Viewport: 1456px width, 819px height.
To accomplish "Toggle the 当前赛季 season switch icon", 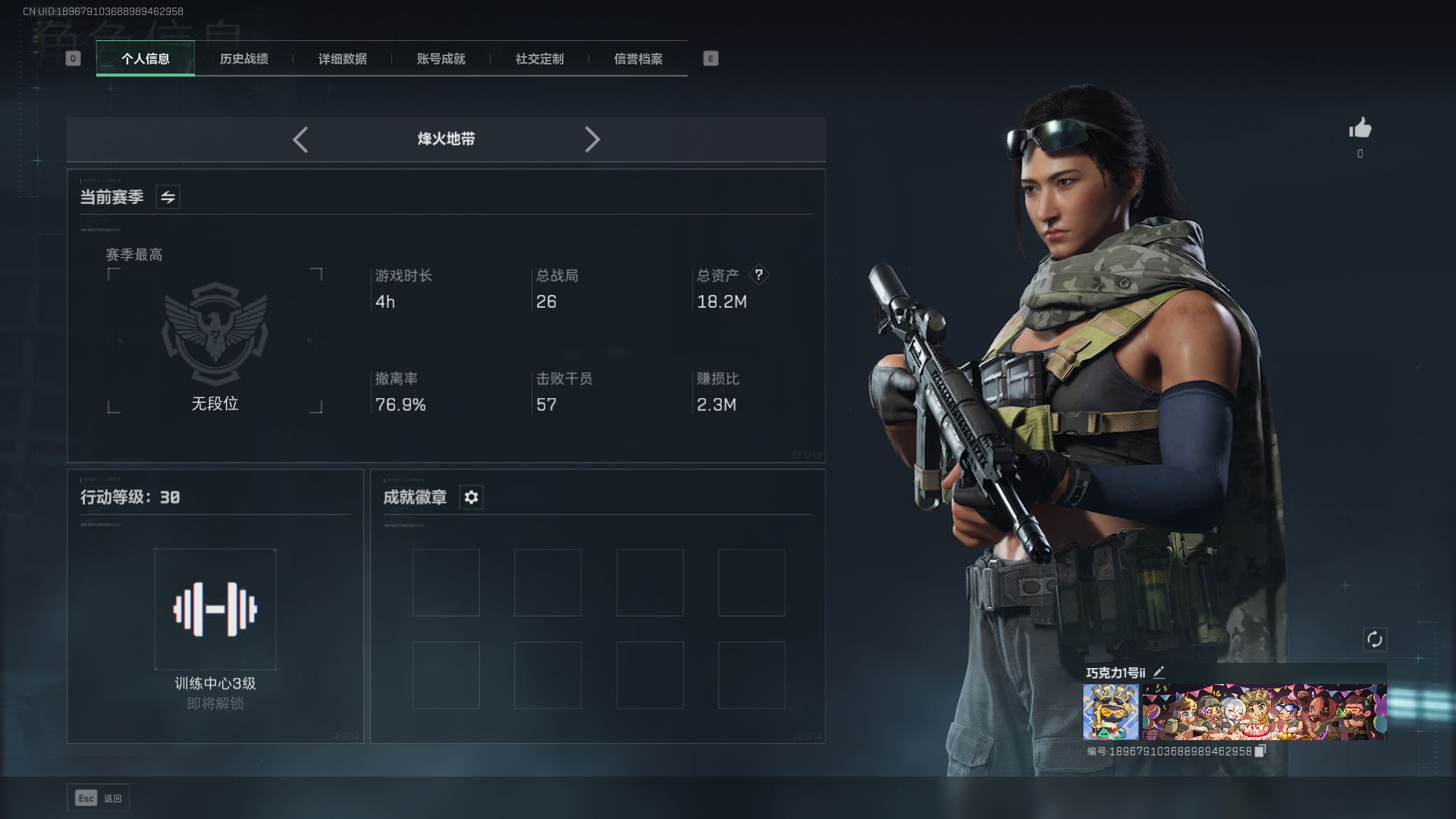I will (x=168, y=197).
